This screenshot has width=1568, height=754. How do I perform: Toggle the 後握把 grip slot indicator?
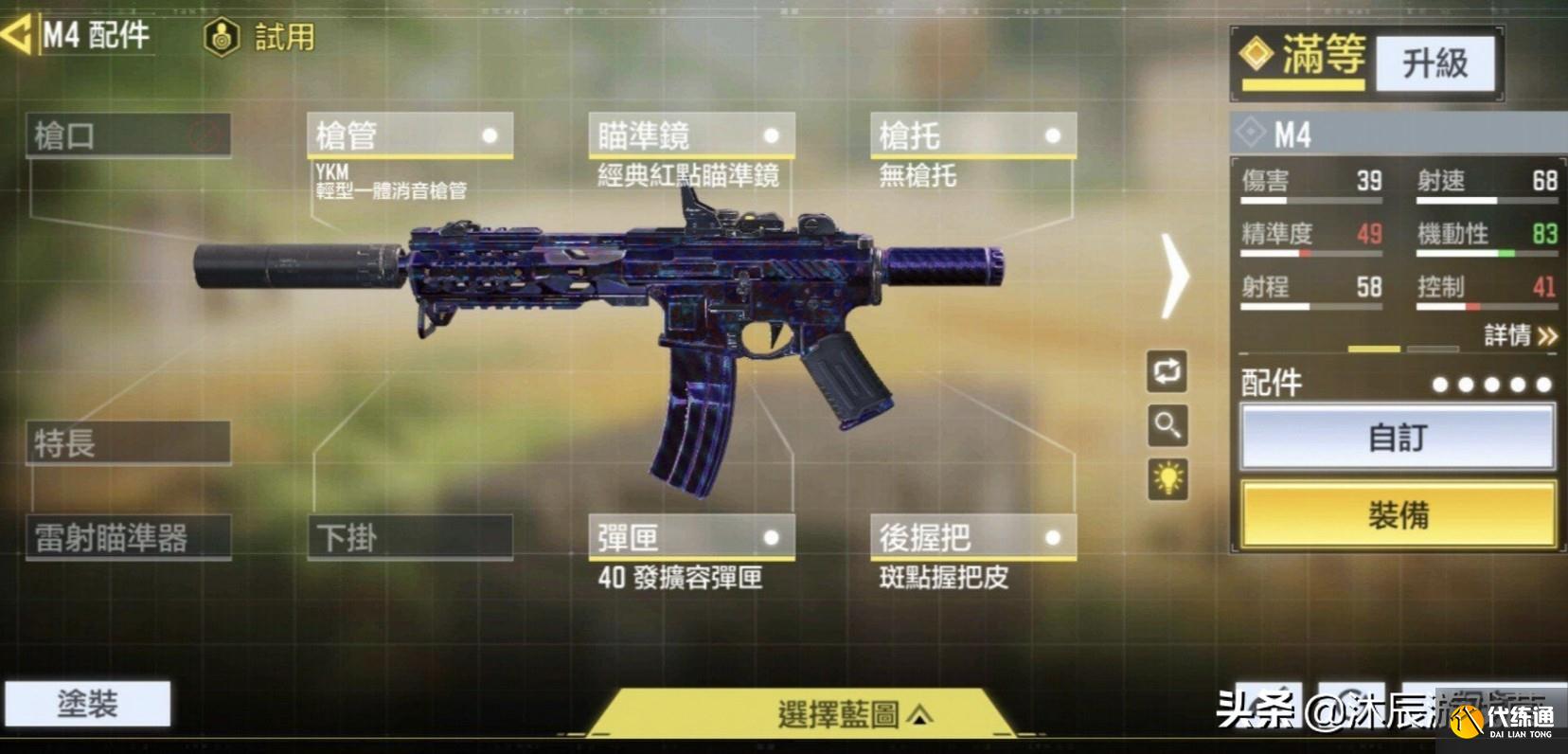(1051, 535)
